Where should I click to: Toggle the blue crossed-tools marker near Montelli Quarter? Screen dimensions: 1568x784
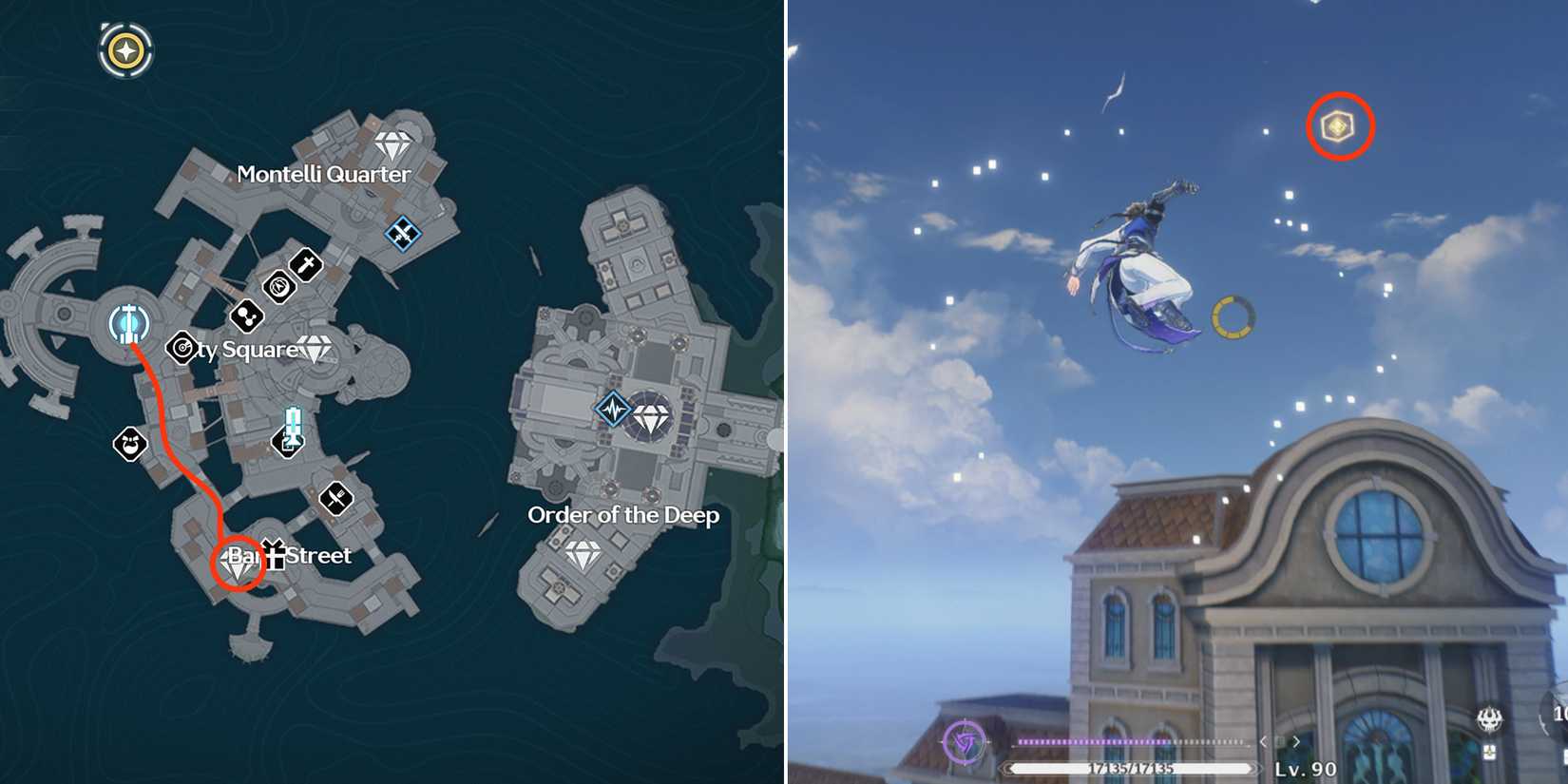click(404, 231)
